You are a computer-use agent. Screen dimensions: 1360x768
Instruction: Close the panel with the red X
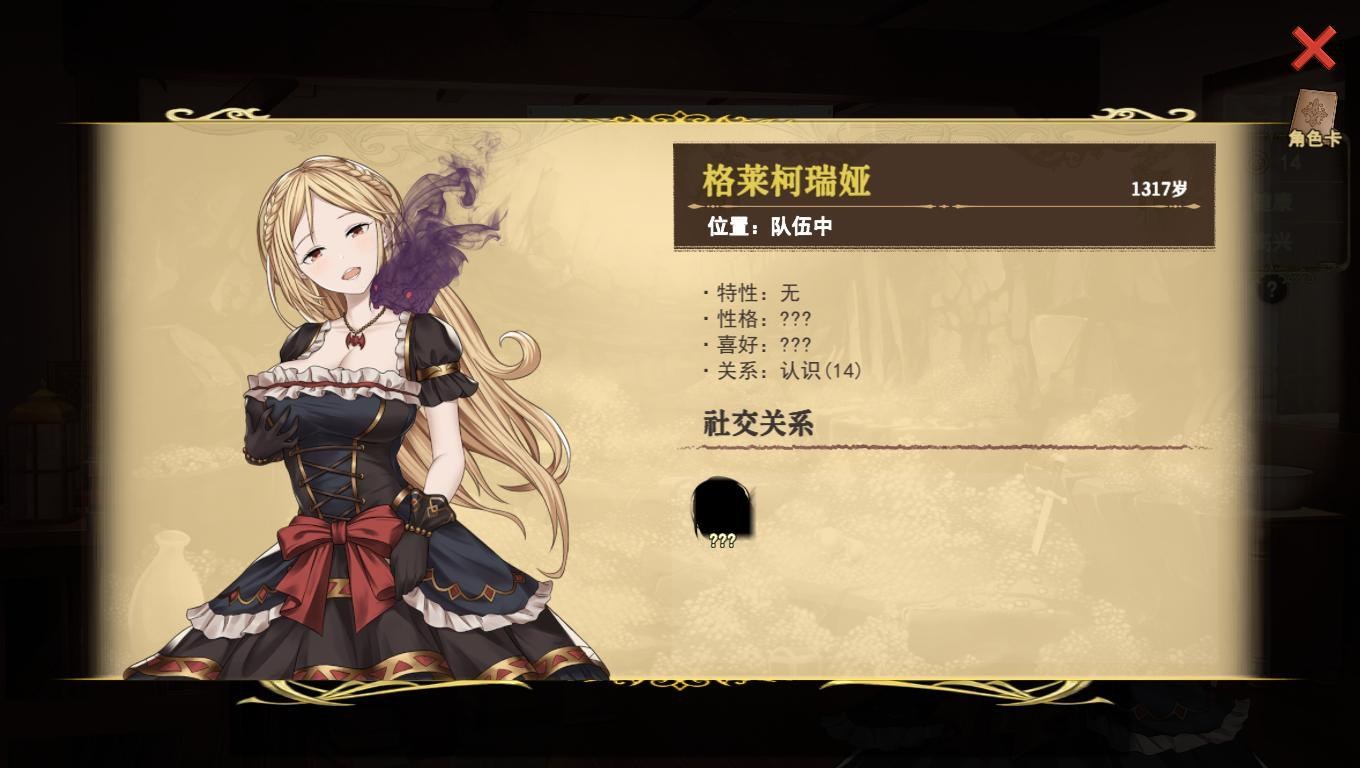tap(1313, 48)
